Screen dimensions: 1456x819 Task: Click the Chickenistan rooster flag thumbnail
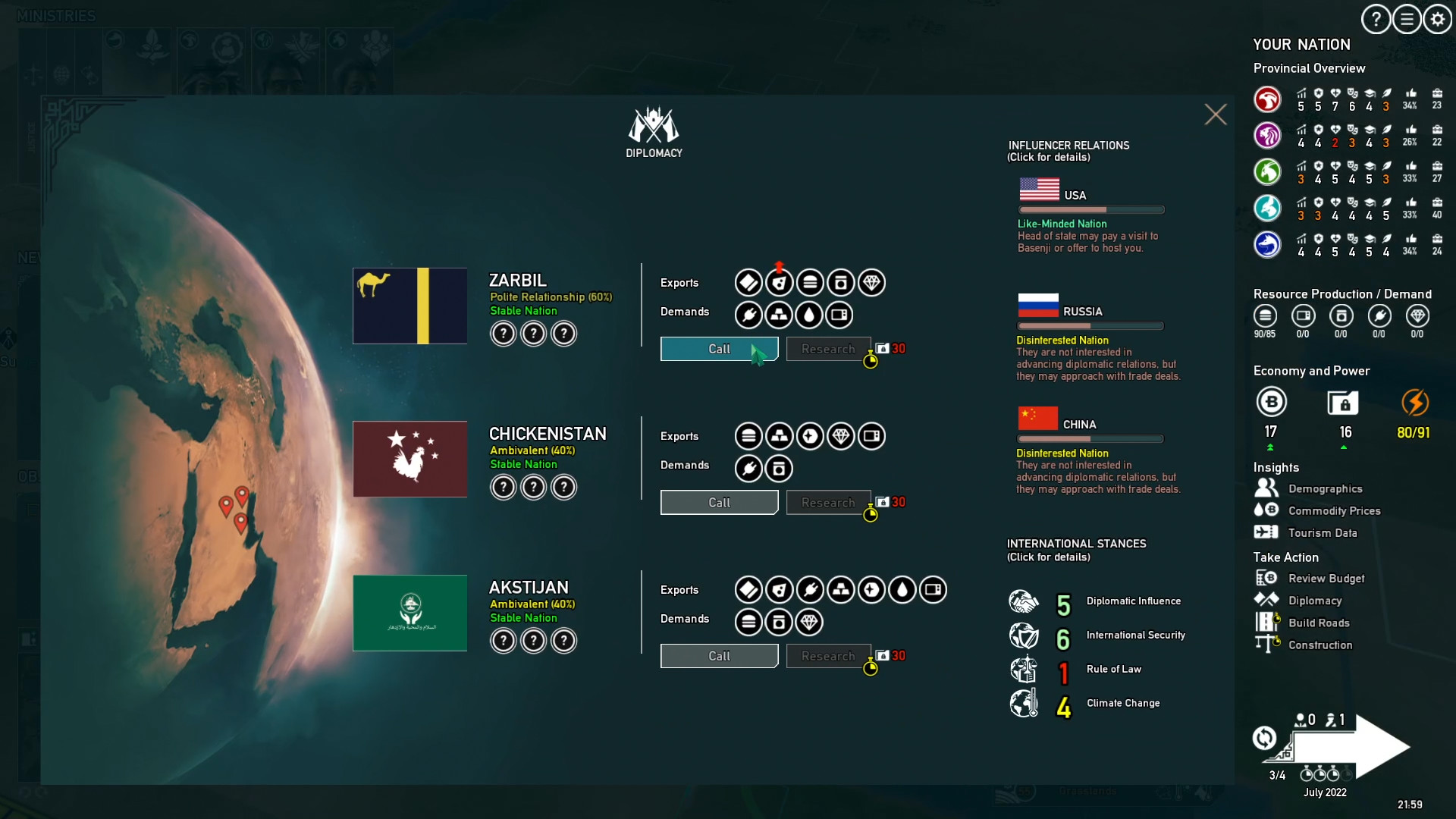[x=409, y=459]
